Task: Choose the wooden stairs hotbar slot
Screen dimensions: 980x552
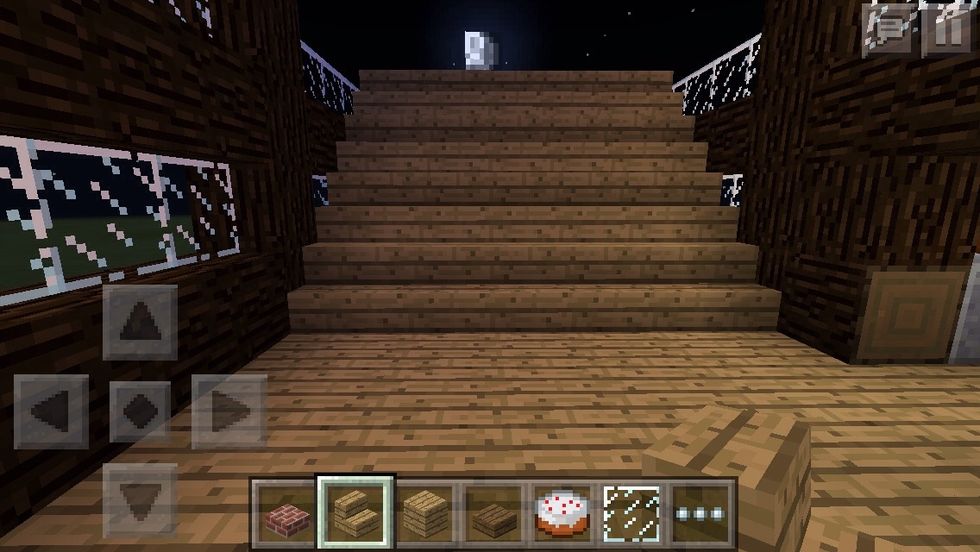Action: [355, 510]
